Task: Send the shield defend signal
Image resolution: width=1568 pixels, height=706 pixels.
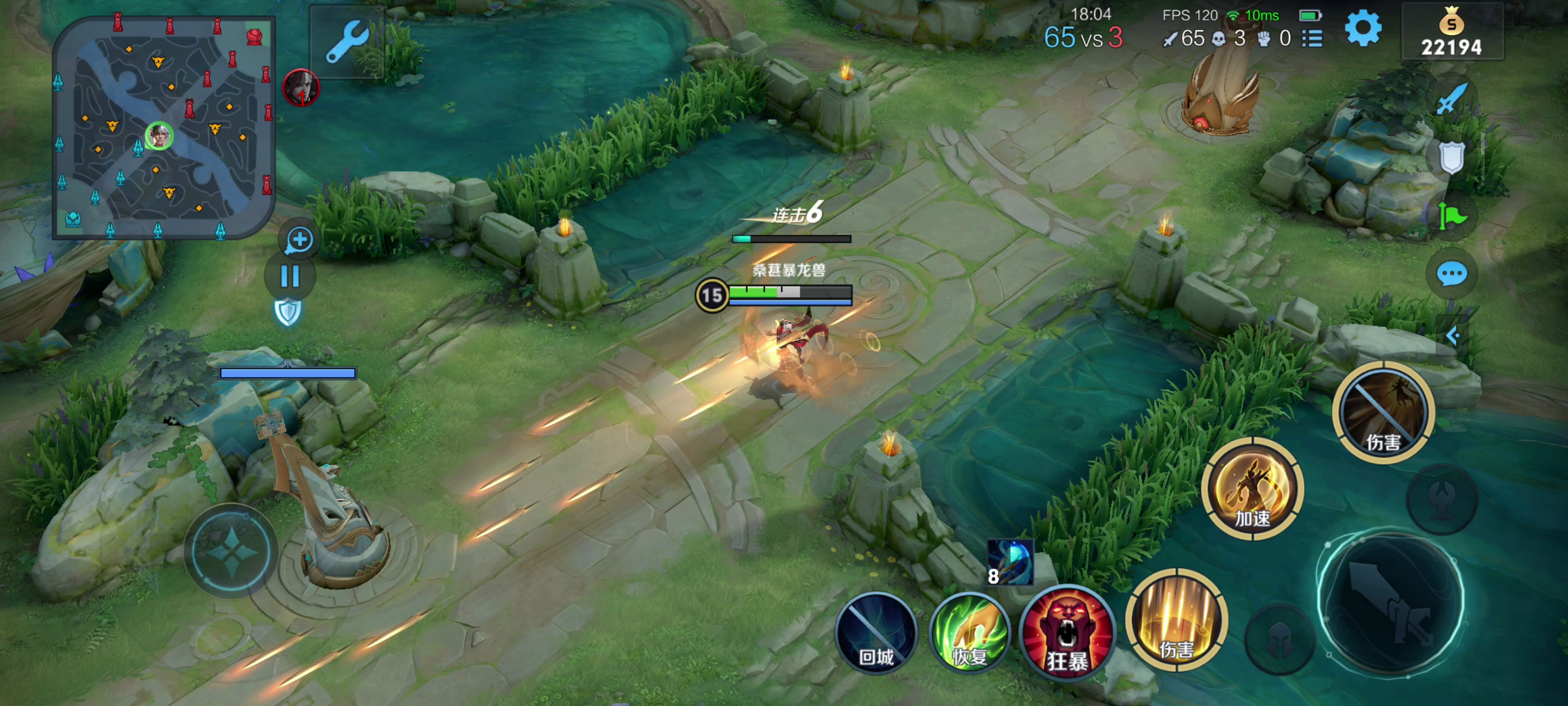Action: 1451,157
